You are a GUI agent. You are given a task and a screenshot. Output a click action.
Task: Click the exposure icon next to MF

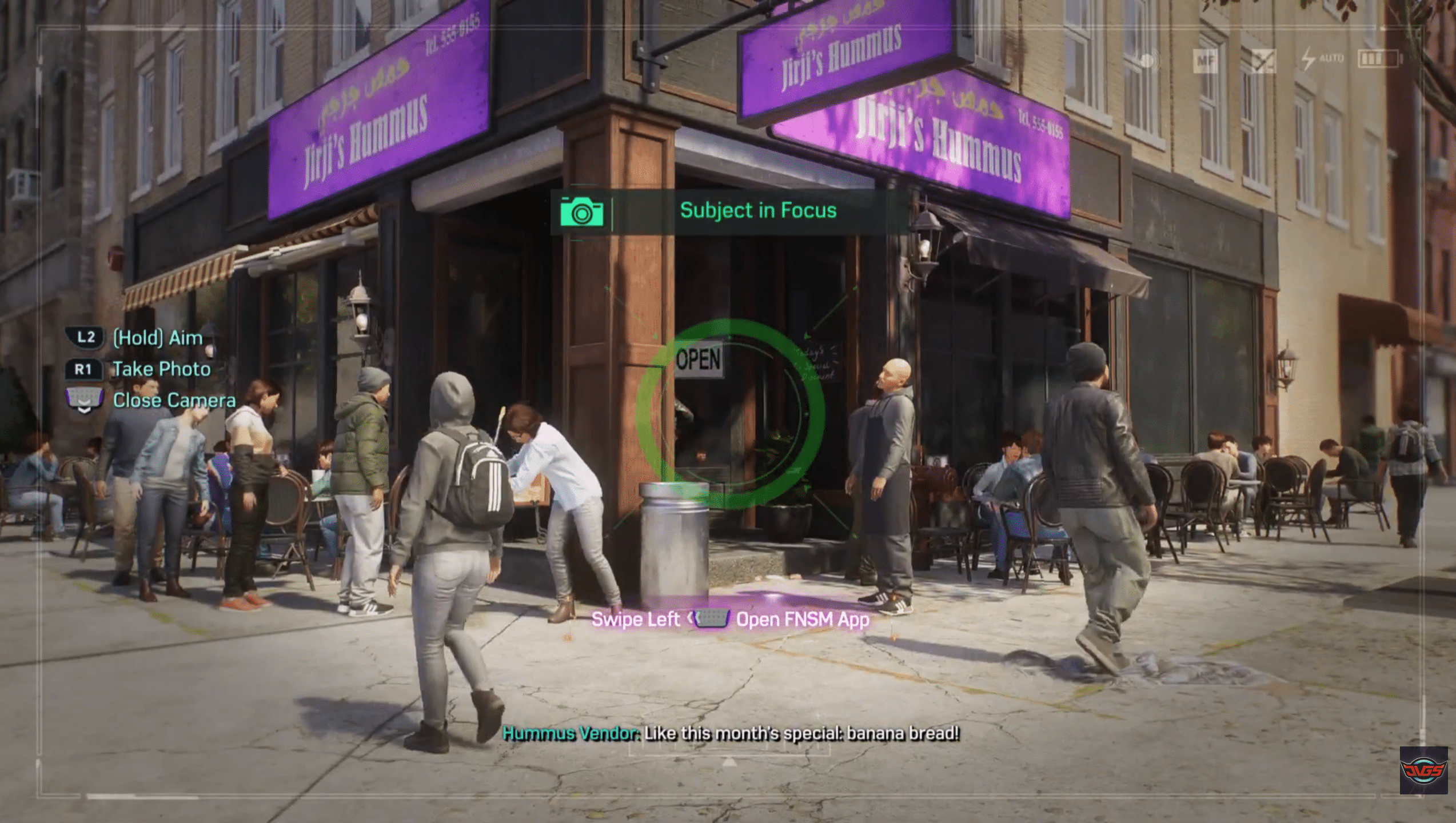[1263, 61]
